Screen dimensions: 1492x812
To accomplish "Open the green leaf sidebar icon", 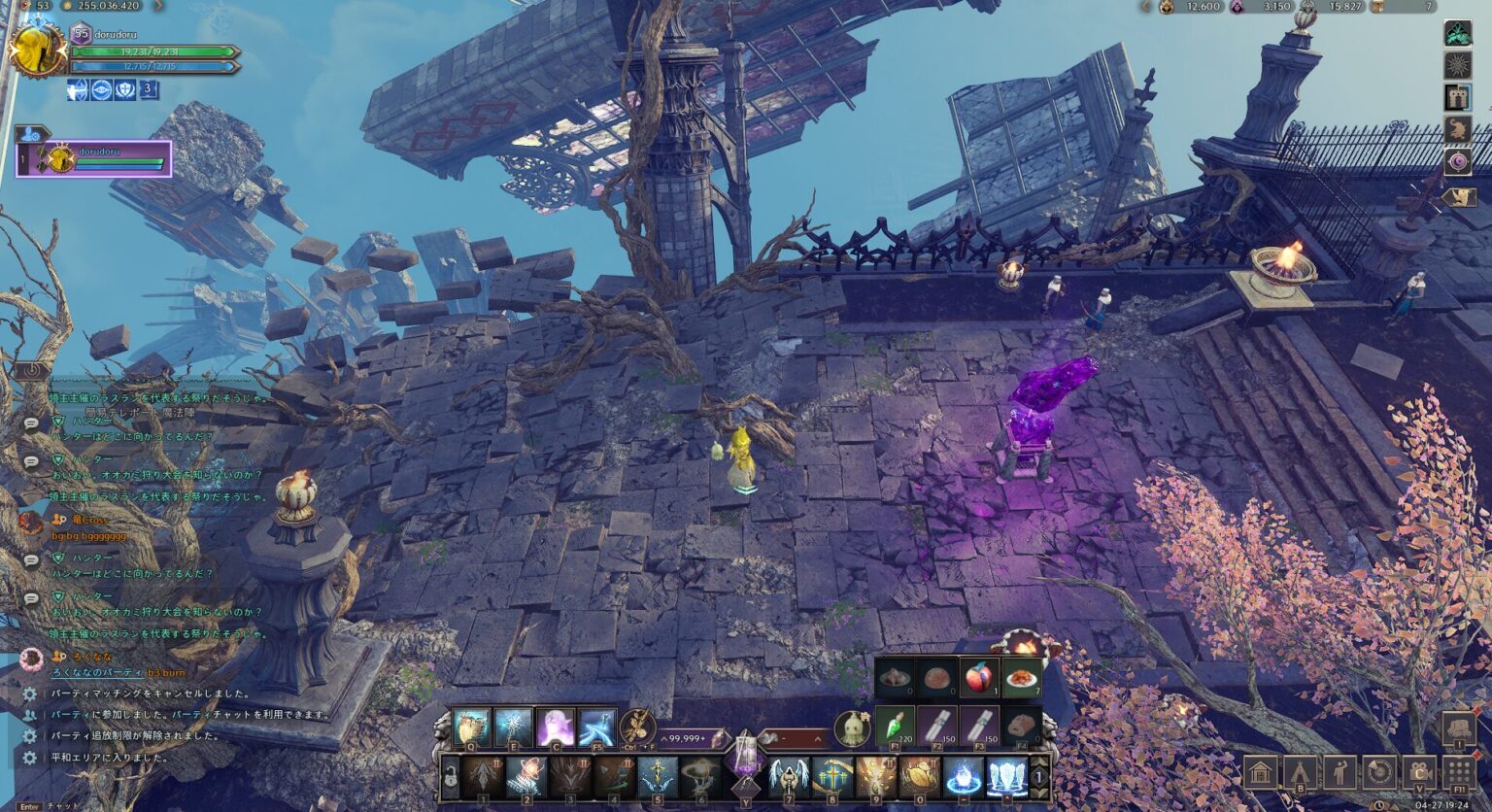I will point(1457,34).
